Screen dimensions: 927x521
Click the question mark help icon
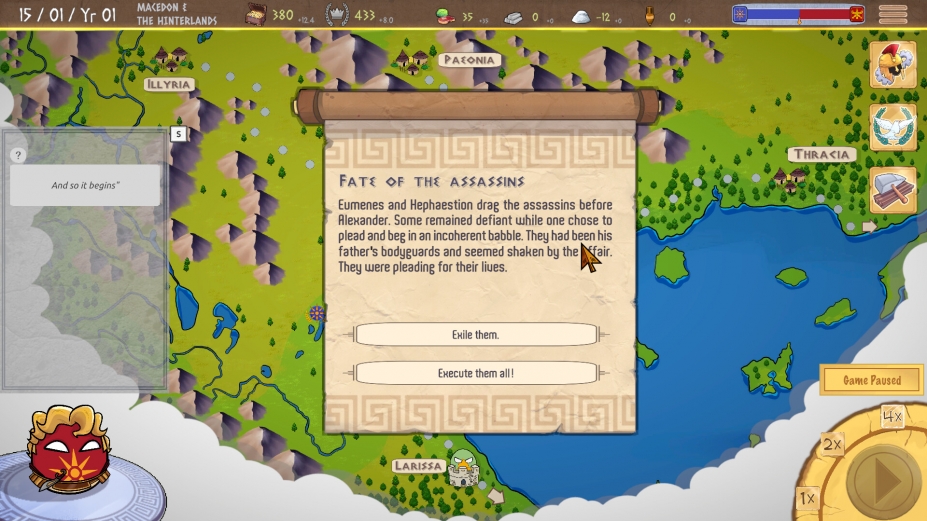[x=18, y=155]
